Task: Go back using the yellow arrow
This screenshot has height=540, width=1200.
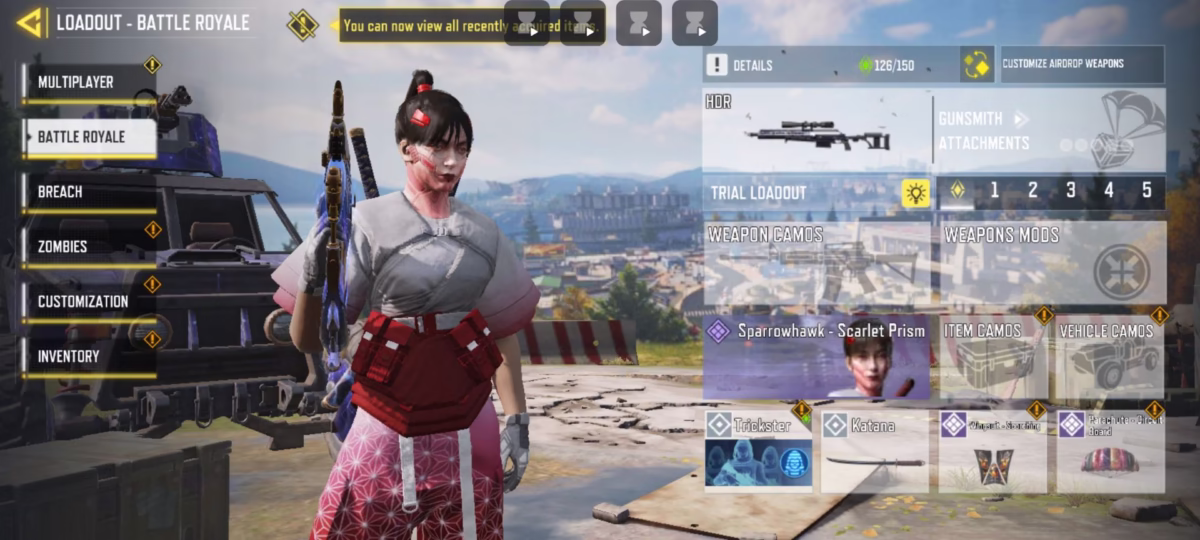Action: tap(30, 22)
